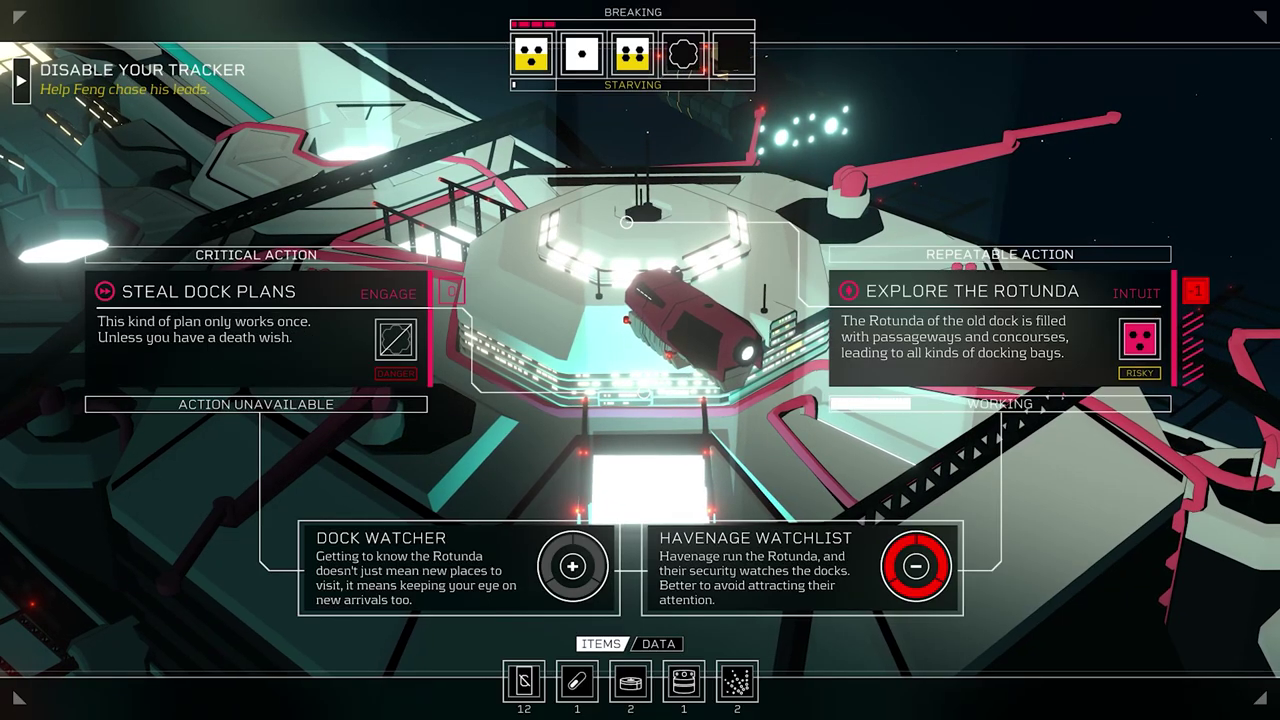Click the Dock Watcher plus clock icon

pyautogui.click(x=572, y=567)
